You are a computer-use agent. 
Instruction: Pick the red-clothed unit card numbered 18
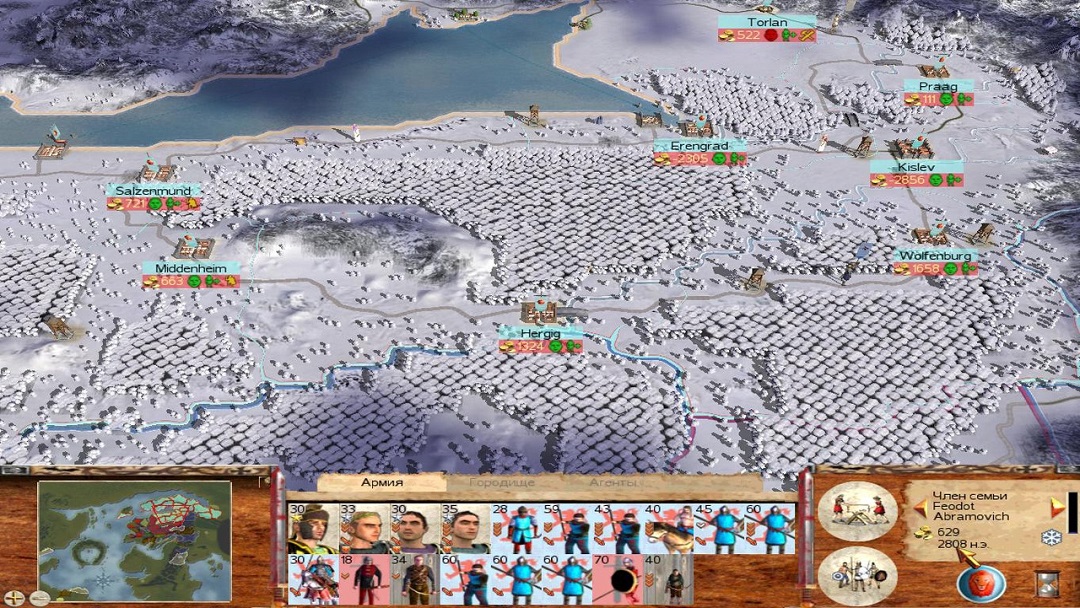pos(363,580)
